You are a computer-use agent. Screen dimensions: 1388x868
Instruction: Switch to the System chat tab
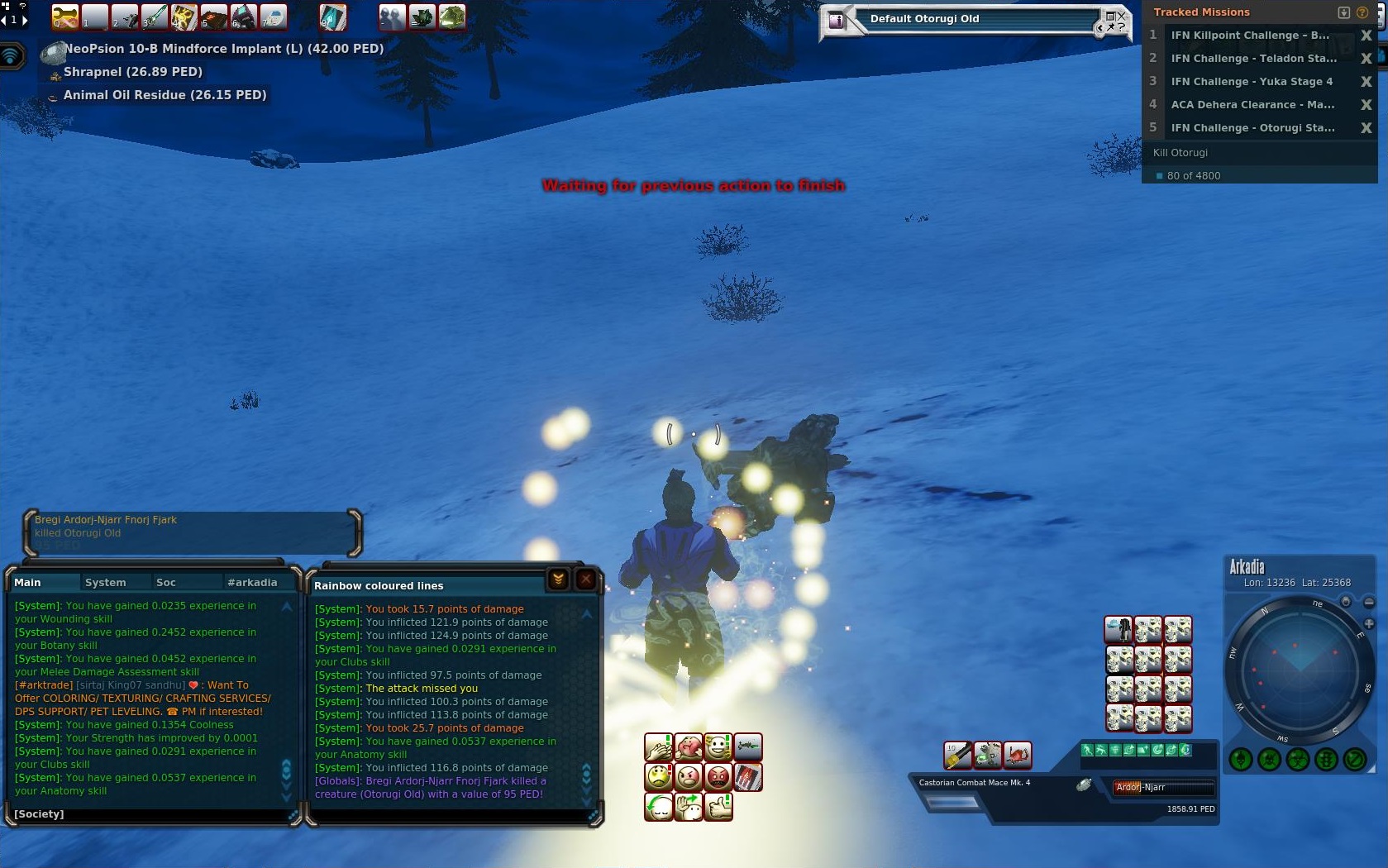coord(105,582)
